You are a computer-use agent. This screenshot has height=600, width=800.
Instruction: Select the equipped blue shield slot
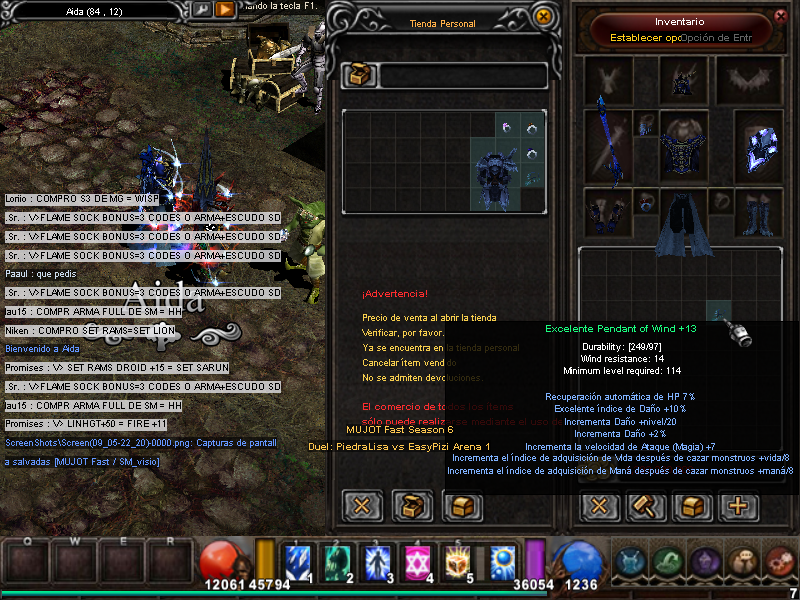pos(757,146)
